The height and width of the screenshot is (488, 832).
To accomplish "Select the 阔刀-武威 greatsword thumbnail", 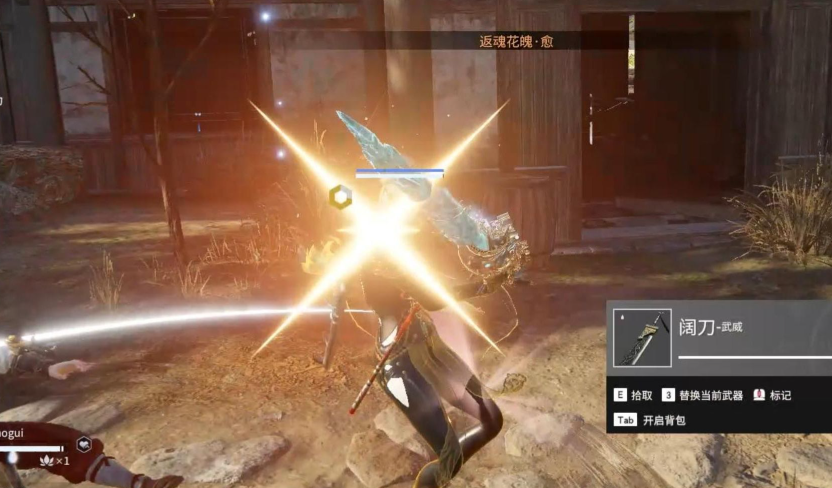I will [642, 338].
